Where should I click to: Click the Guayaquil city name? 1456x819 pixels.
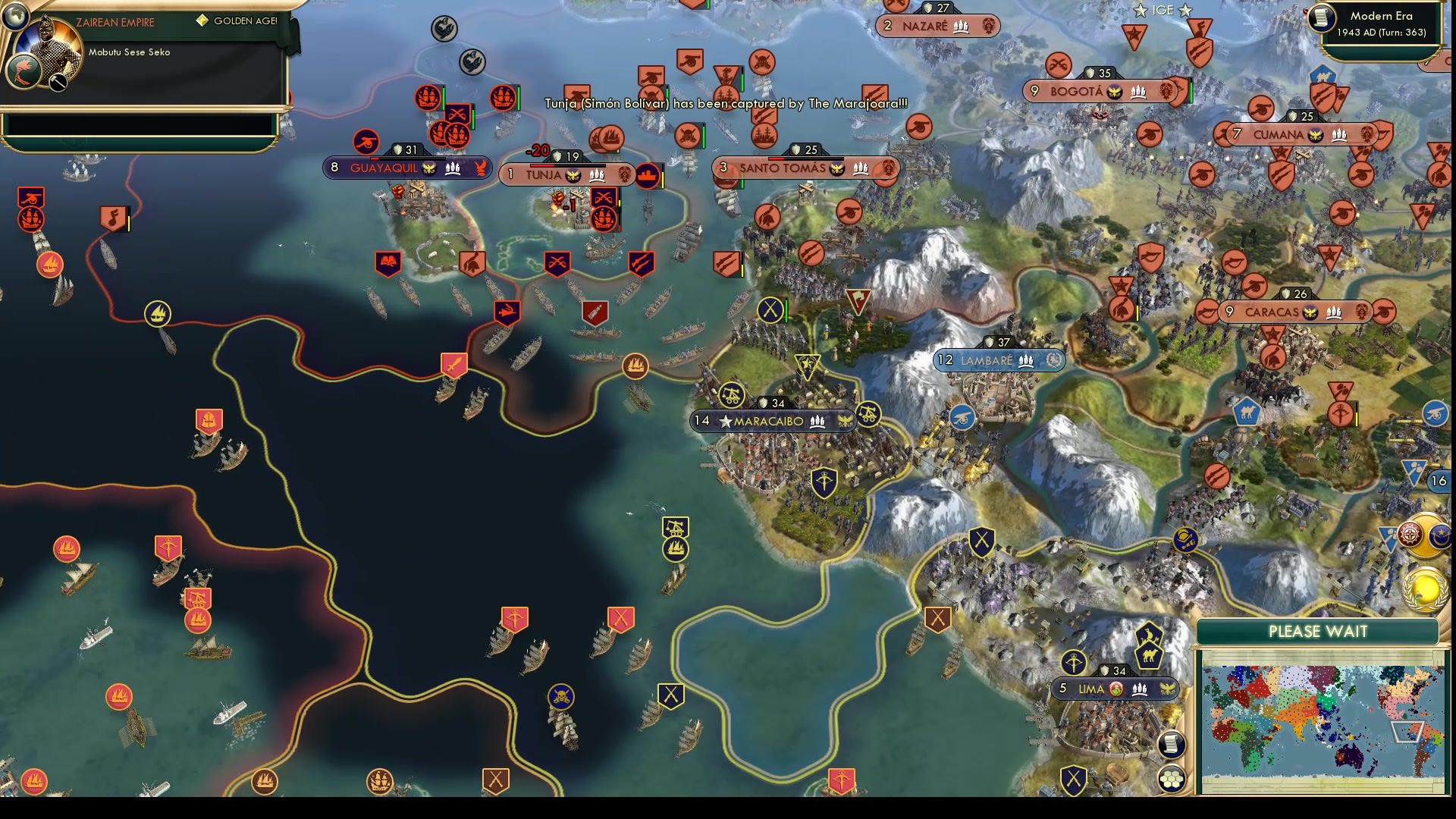tap(387, 168)
